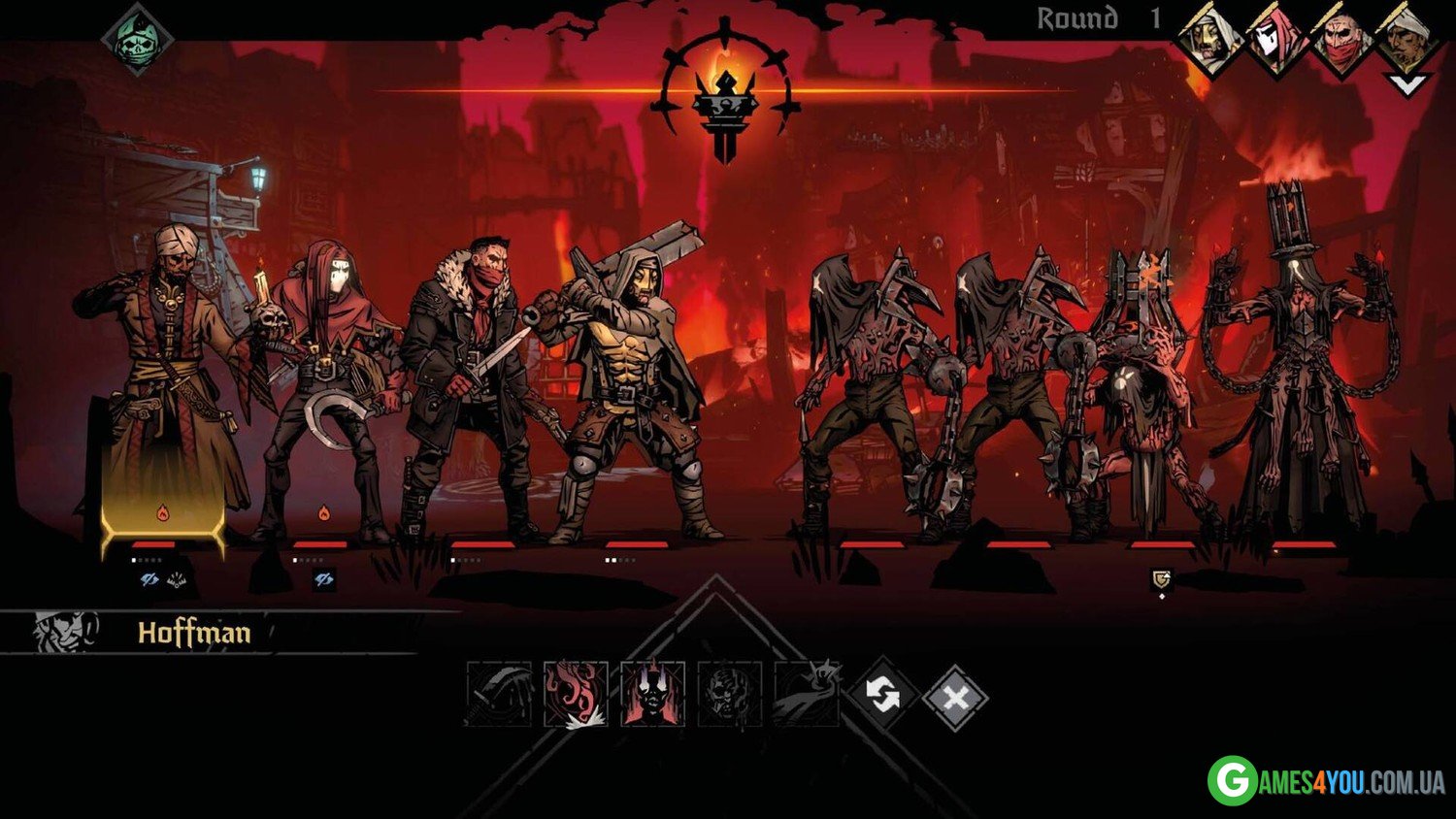Choose the dripping skull face skill
Viewport: 1456px width, 819px height.
[729, 694]
